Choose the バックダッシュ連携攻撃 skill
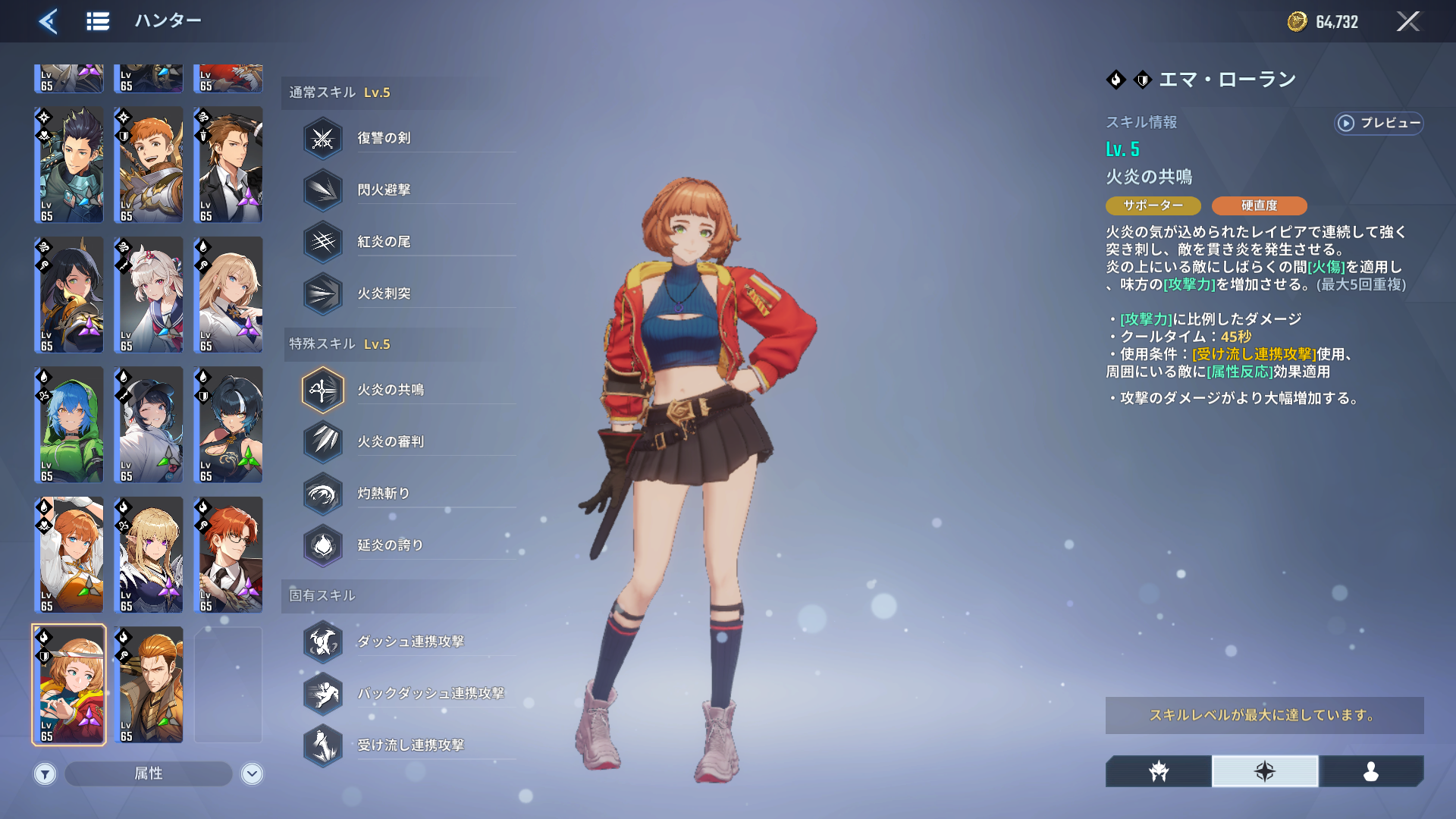1456x819 pixels. click(429, 693)
